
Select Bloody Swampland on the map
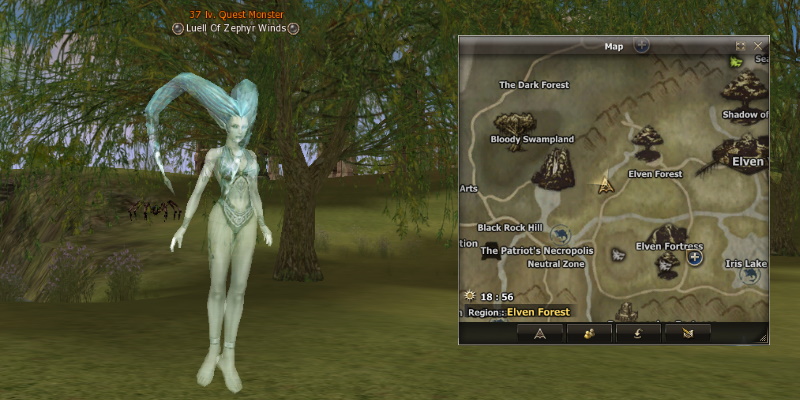(x=532, y=139)
